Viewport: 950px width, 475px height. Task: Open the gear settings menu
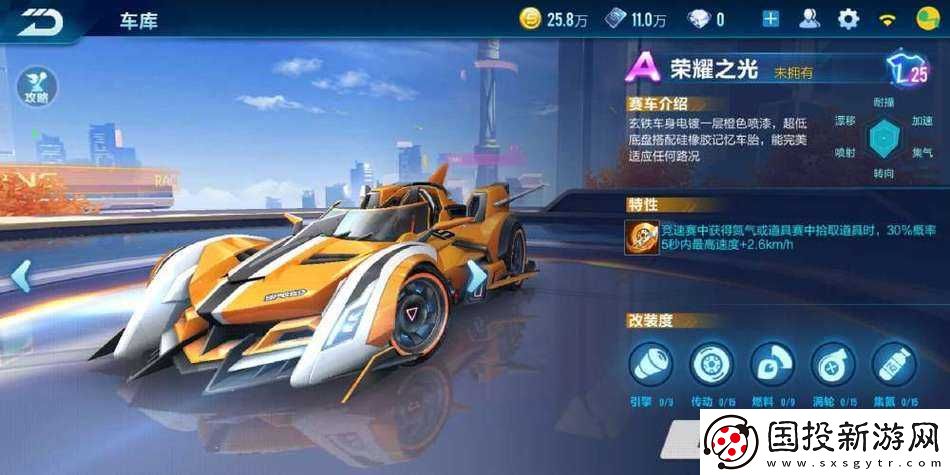[848, 19]
